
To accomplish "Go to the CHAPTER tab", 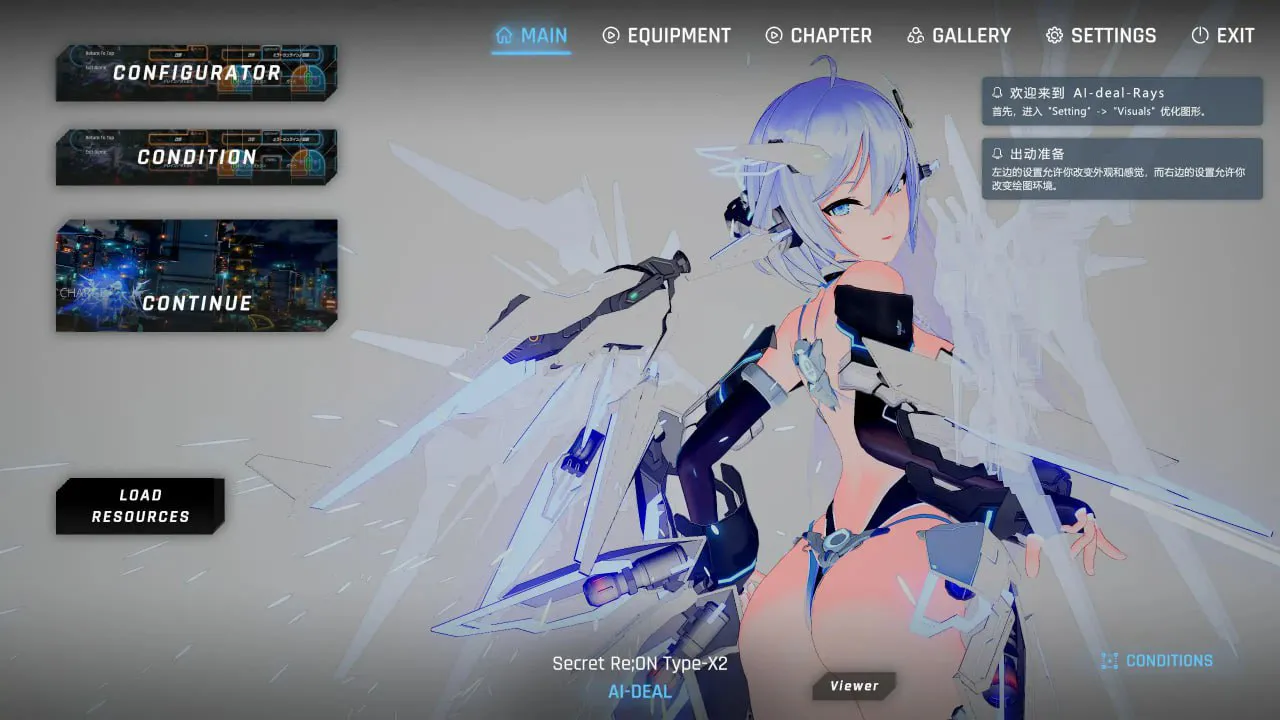I will point(819,36).
